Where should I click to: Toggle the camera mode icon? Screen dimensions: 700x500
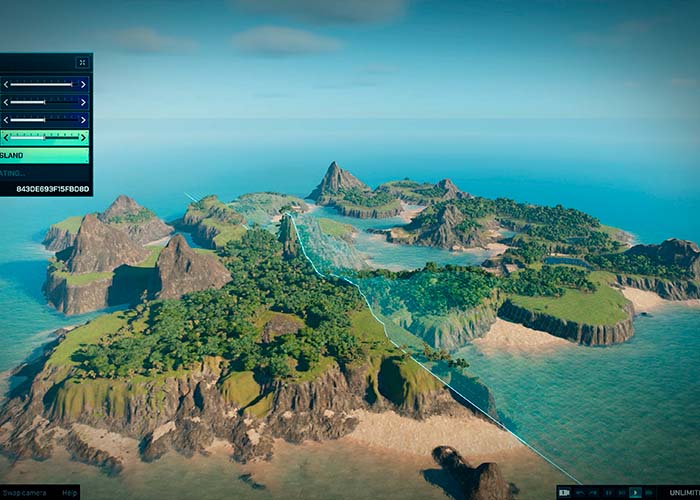tap(565, 492)
